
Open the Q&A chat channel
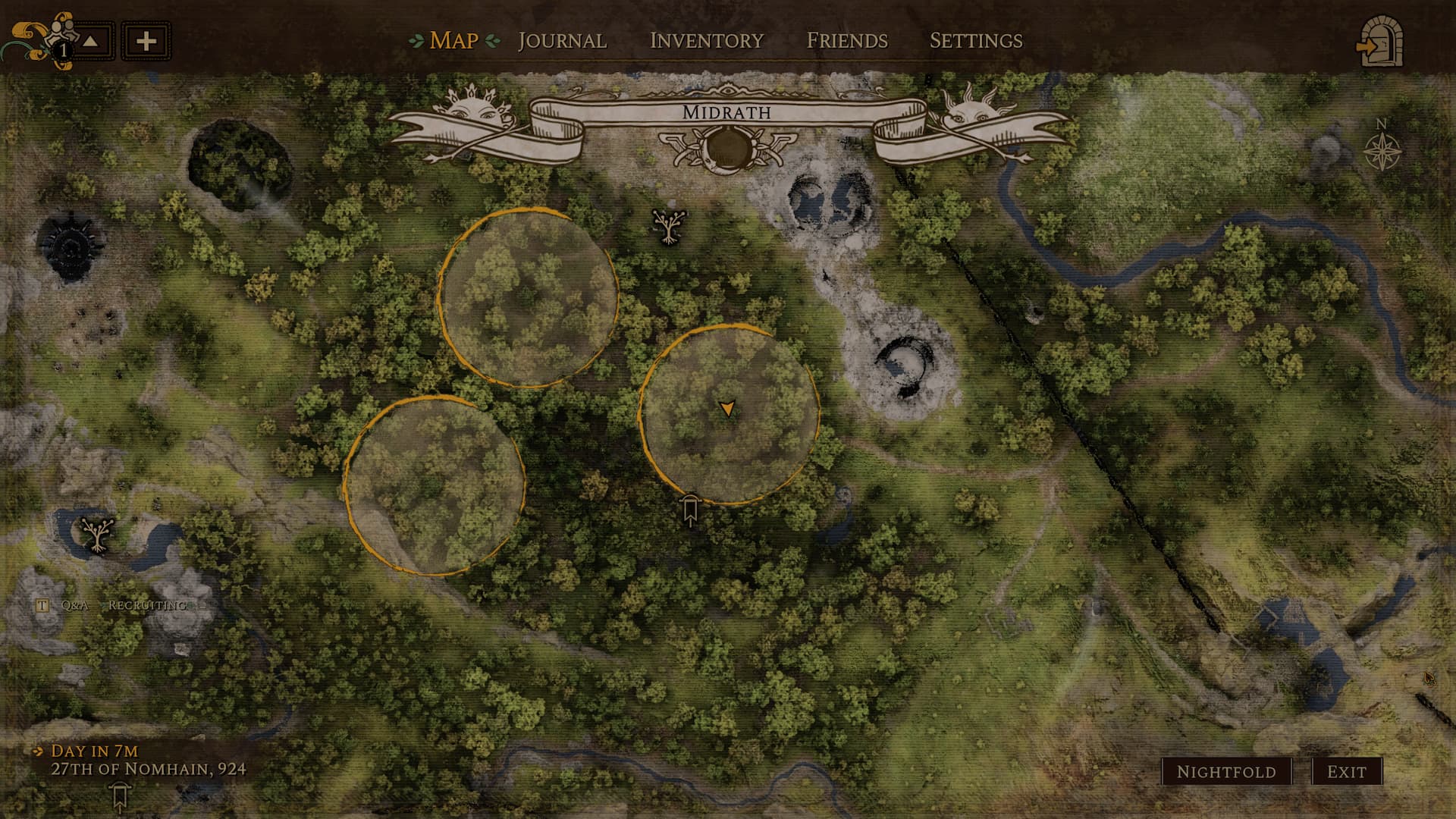(x=74, y=605)
